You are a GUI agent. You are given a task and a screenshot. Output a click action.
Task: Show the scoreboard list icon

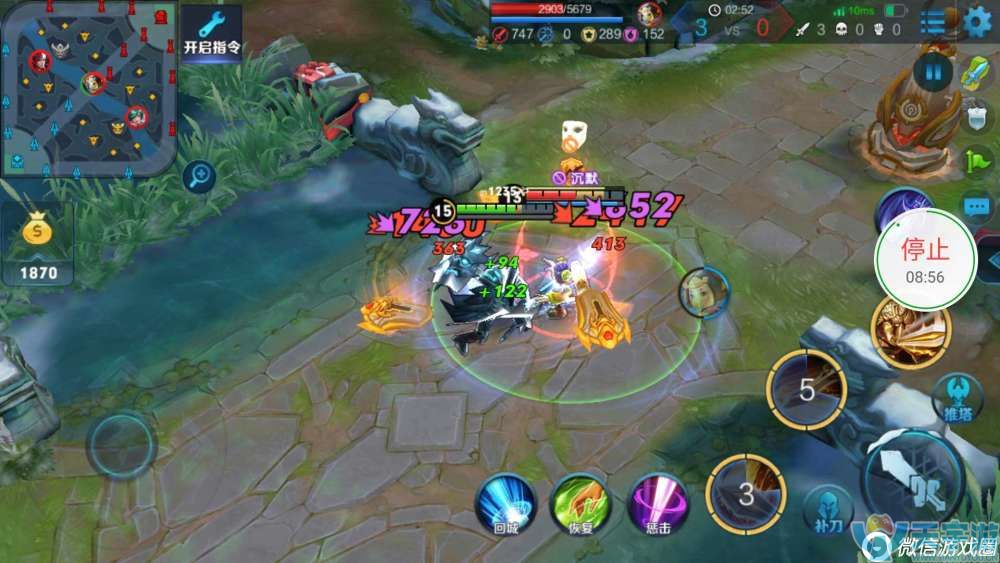(933, 22)
